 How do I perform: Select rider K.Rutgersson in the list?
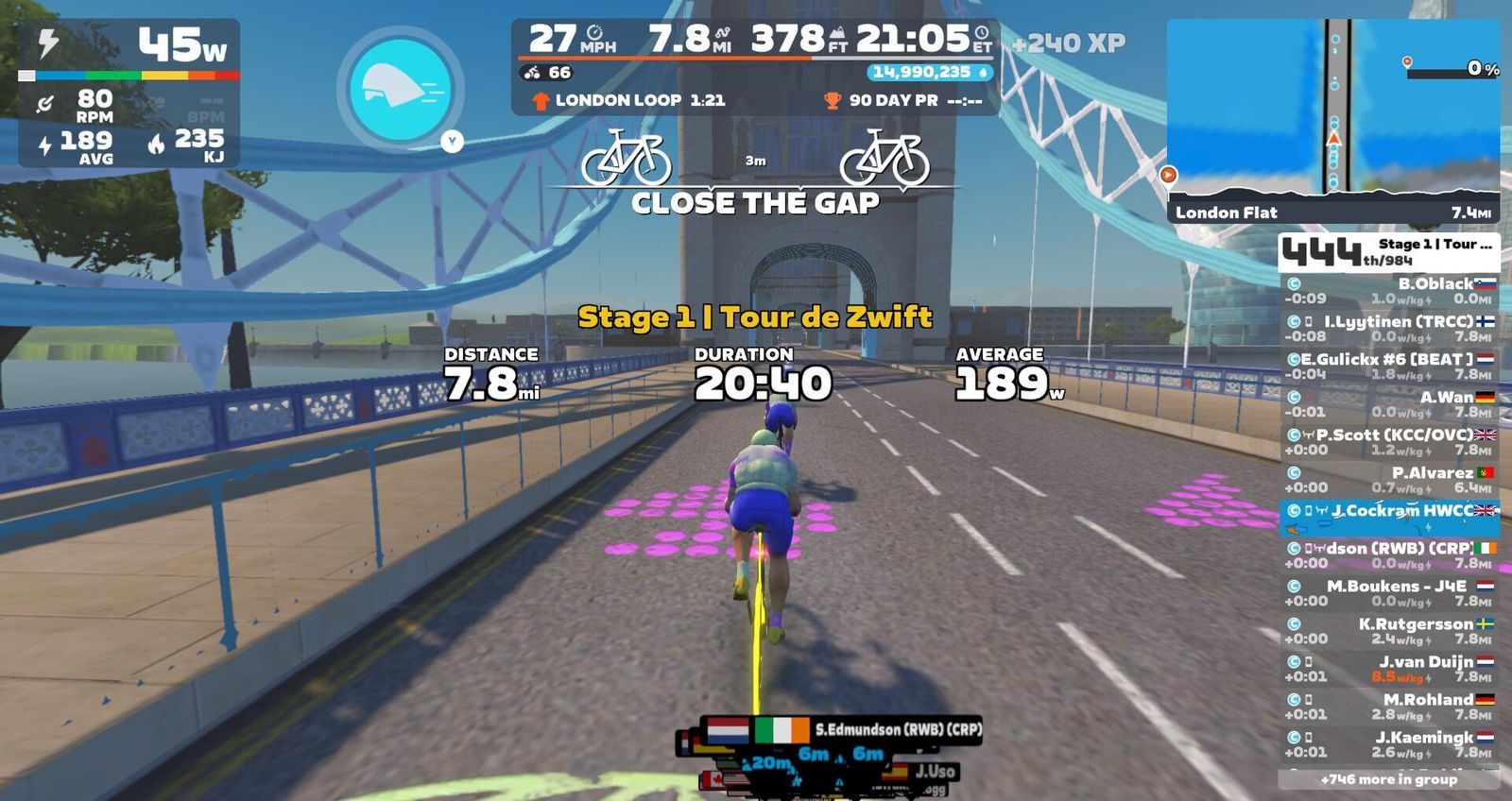click(x=1389, y=630)
